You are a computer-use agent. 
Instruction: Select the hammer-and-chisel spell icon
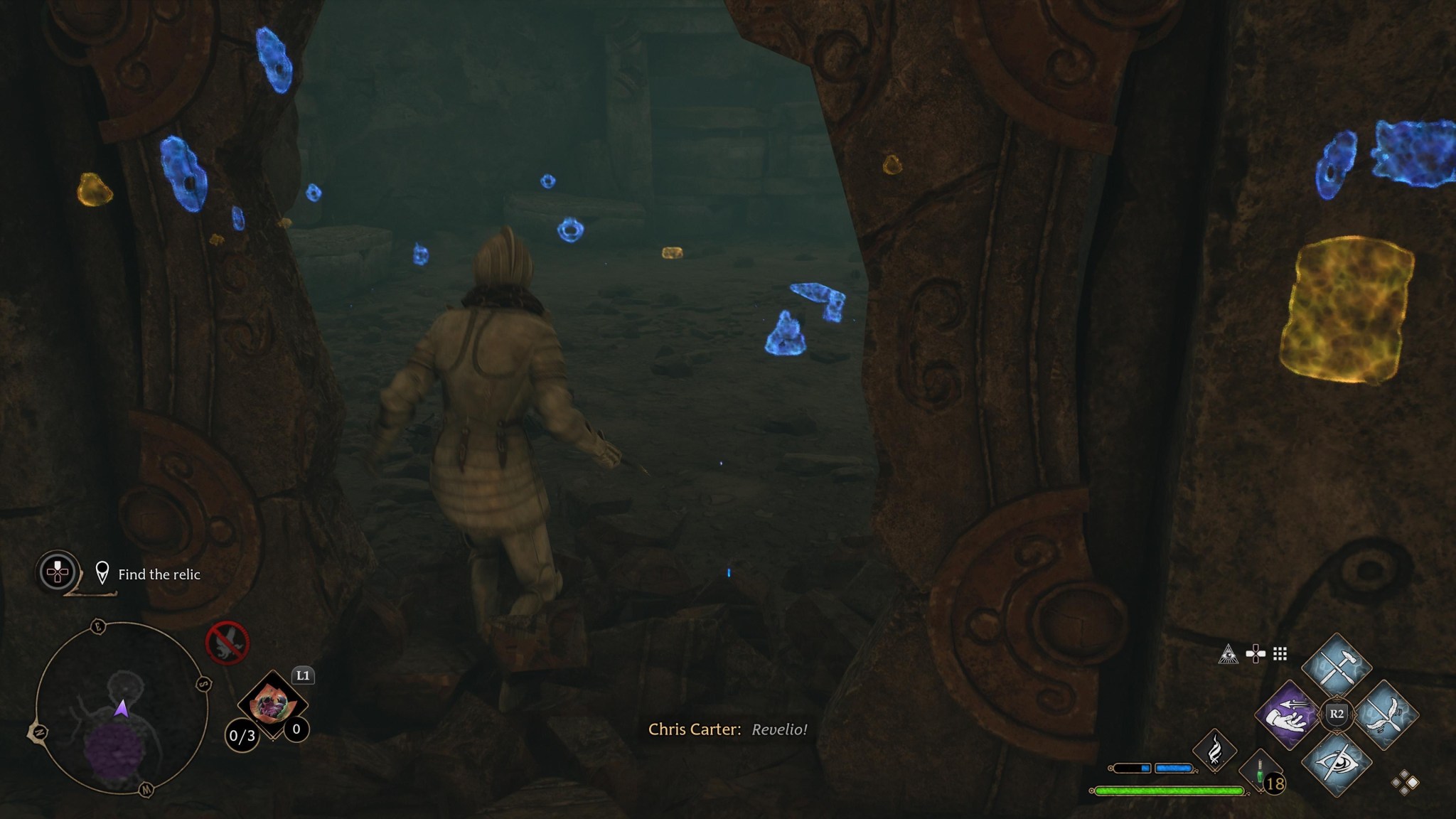click(1337, 667)
